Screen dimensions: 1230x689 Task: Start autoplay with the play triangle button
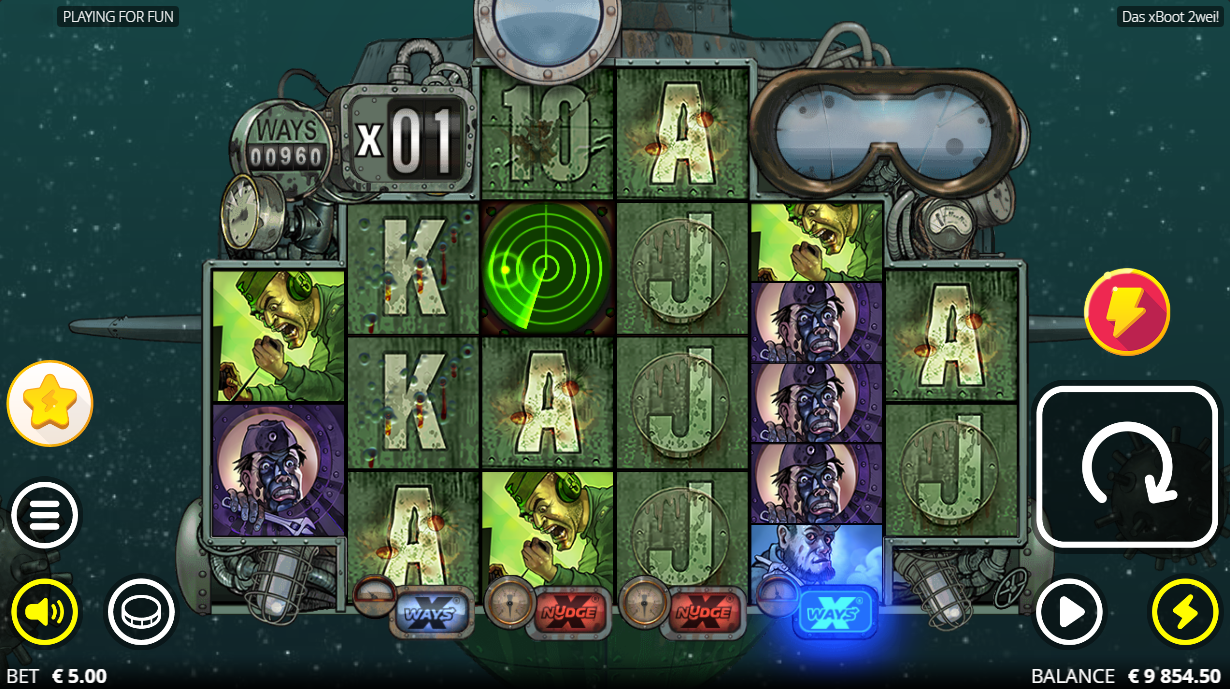[1069, 611]
